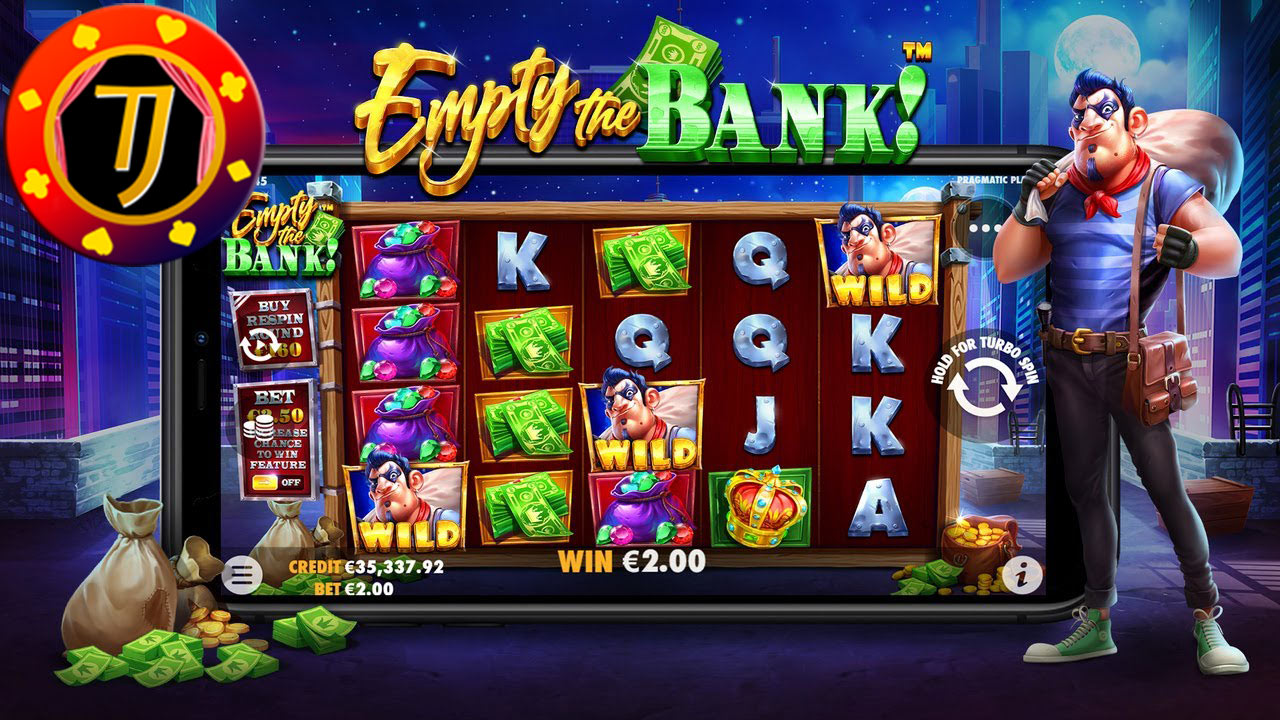This screenshot has width=1280, height=720.
Task: Click the ellipsis (...) icon near the top right
Action: (985, 227)
